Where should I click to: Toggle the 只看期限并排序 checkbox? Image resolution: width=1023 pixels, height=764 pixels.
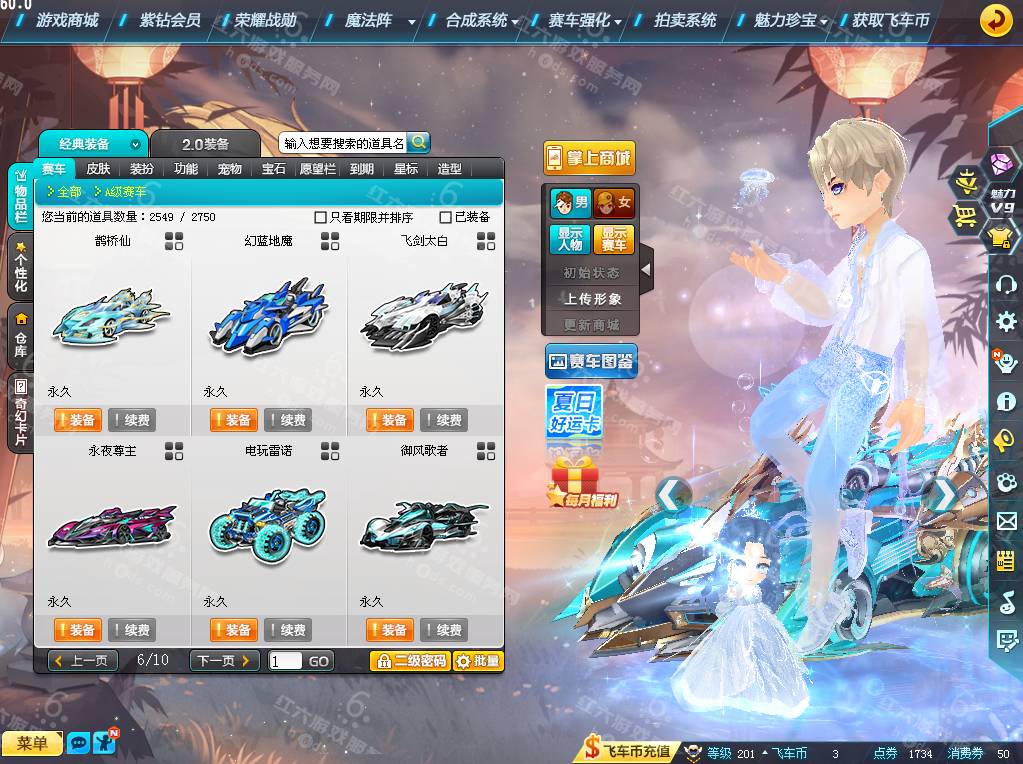pyautogui.click(x=320, y=217)
